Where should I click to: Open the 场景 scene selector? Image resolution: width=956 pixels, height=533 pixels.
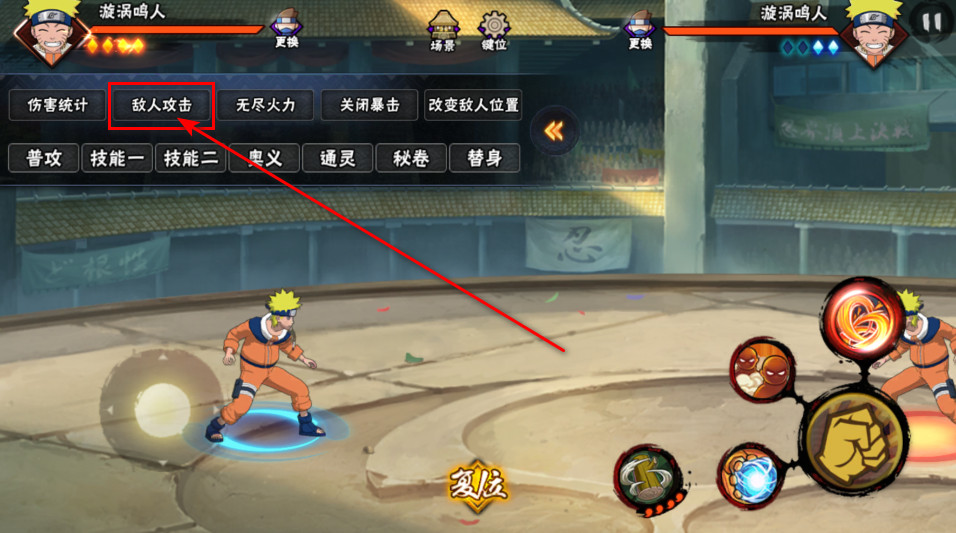coord(443,30)
